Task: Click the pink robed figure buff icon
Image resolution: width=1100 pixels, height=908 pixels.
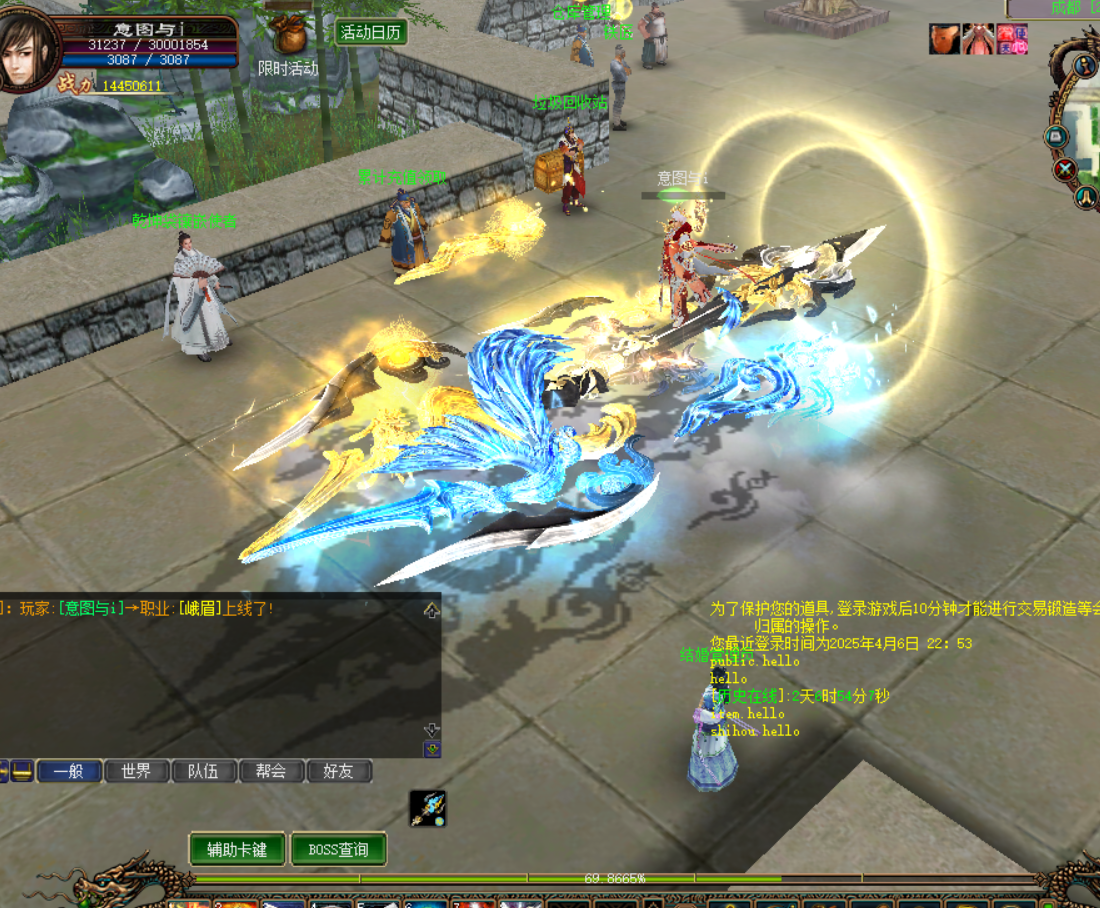Action: click(977, 39)
